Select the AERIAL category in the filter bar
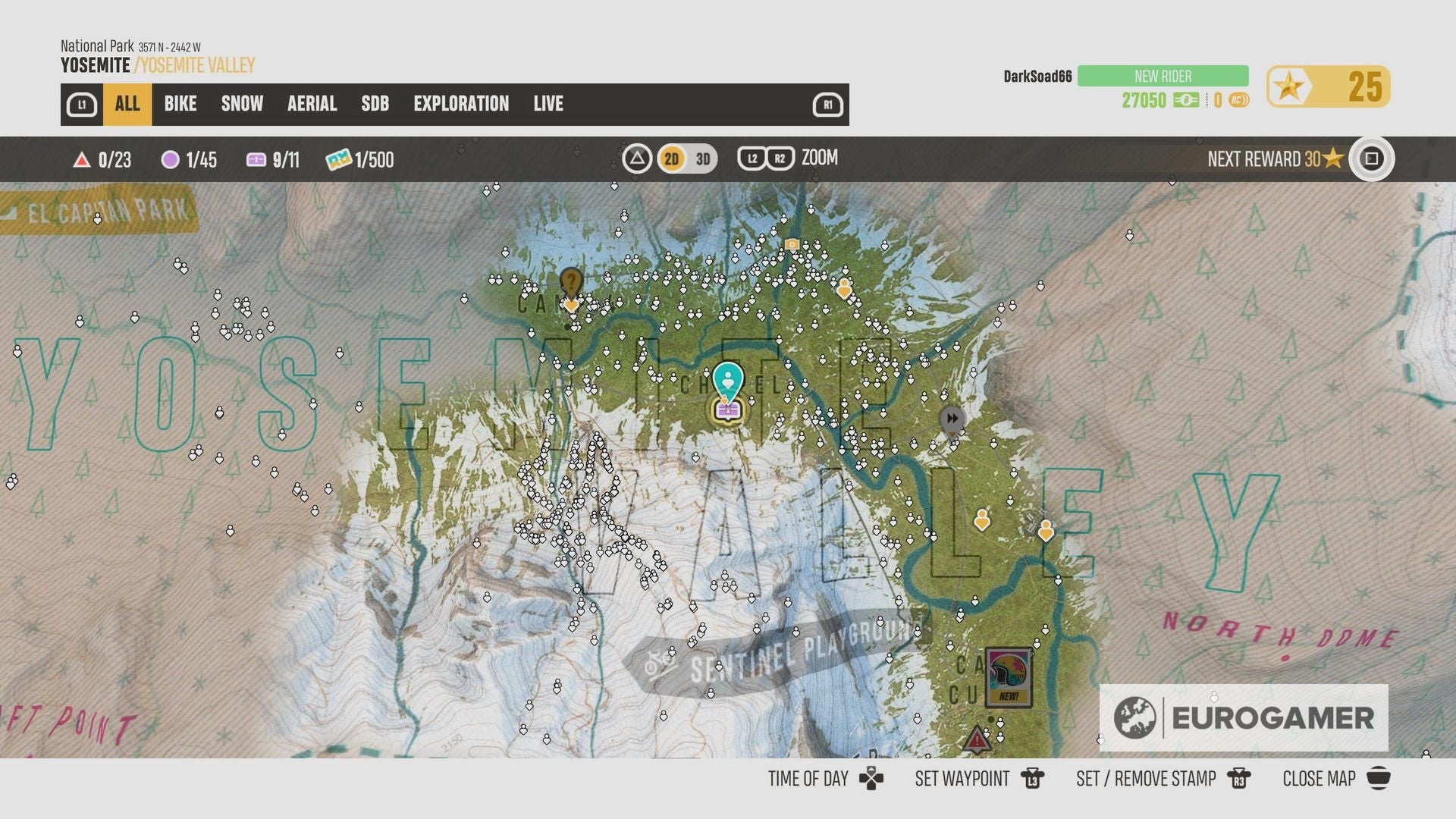The width and height of the screenshot is (1456, 819). click(x=311, y=104)
